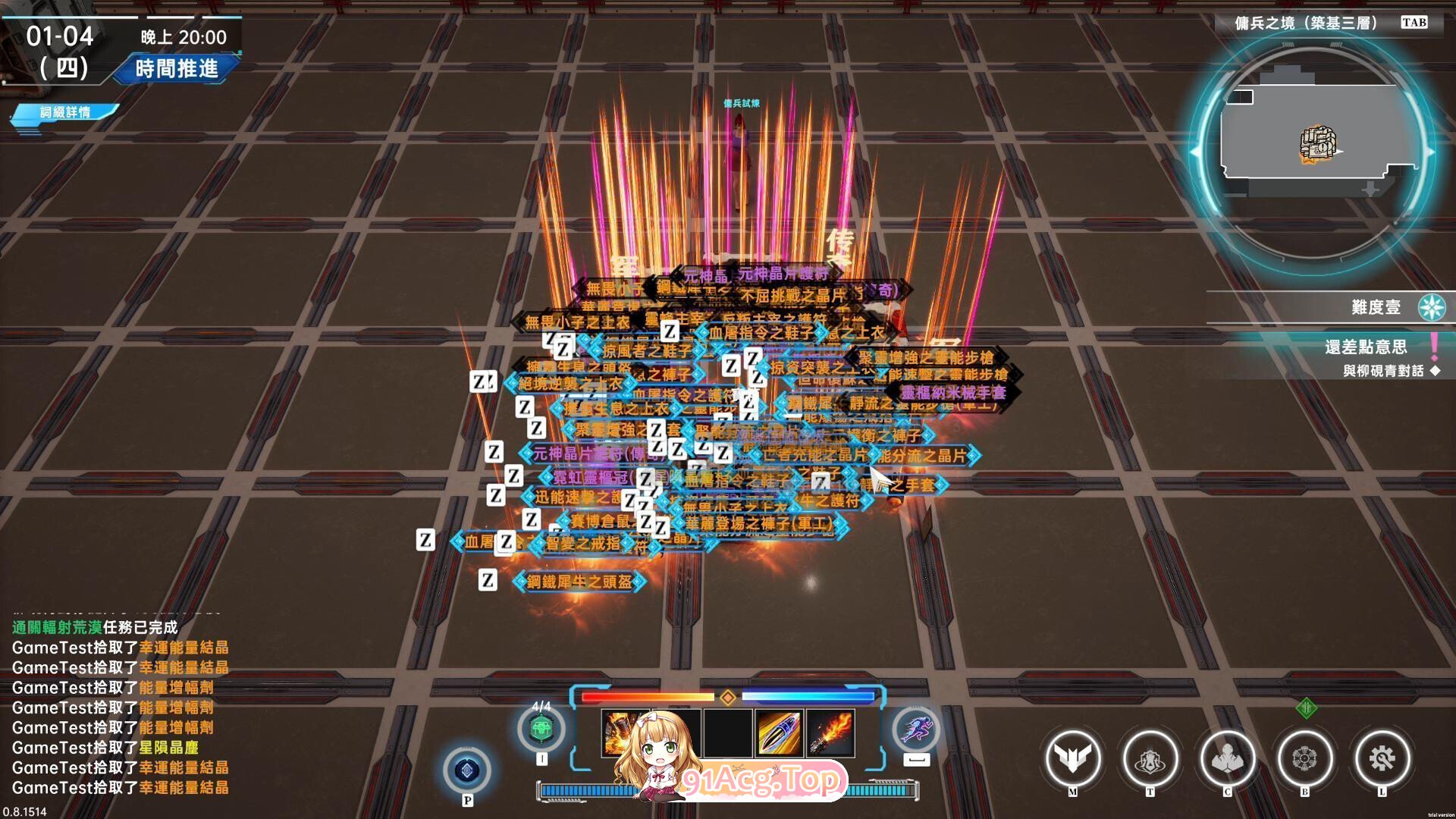This screenshot has width=1456, height=819.
Task: Click the 時間推進 time advance button
Action: pos(176,69)
